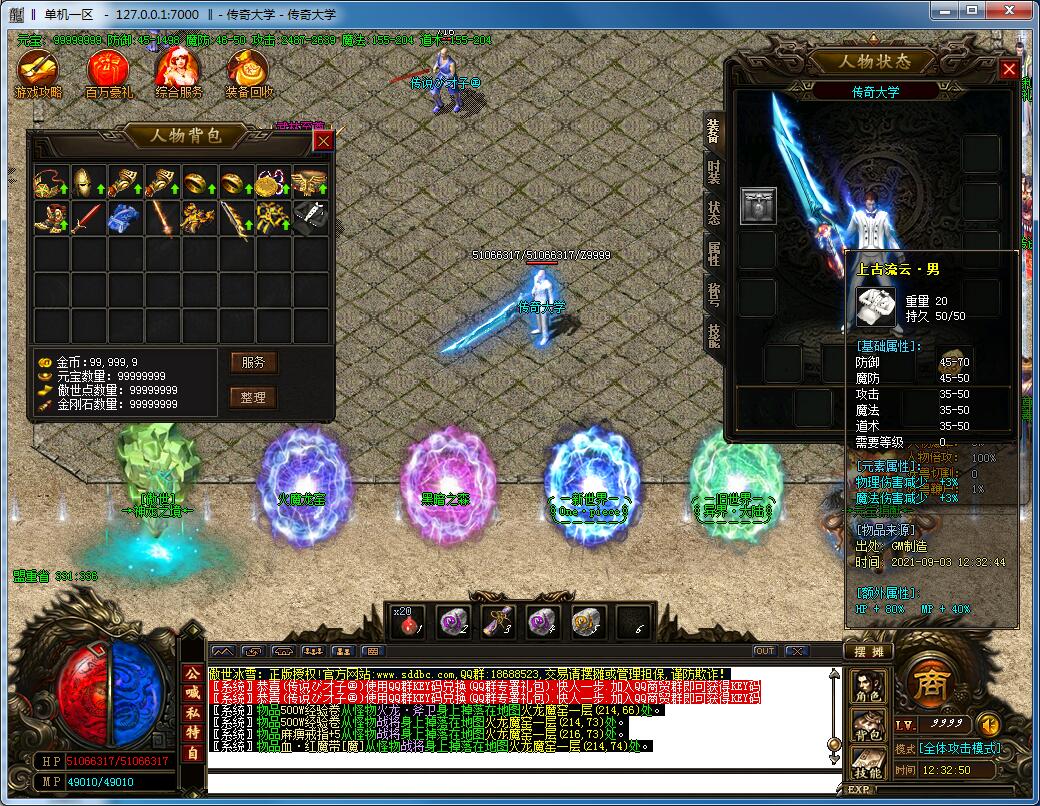
Task: Sort the bag with the 整理 button
Action: click(x=253, y=397)
